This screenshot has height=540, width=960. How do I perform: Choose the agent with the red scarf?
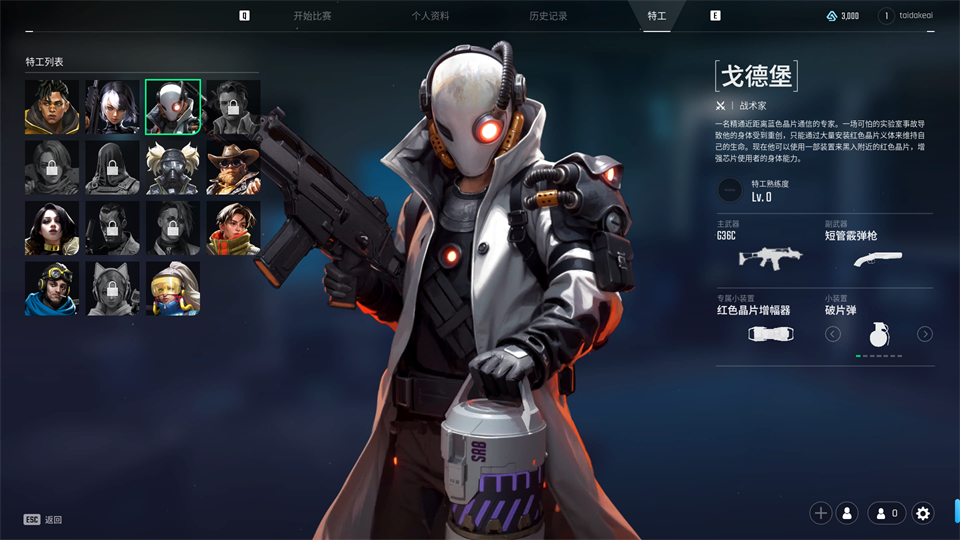point(233,228)
